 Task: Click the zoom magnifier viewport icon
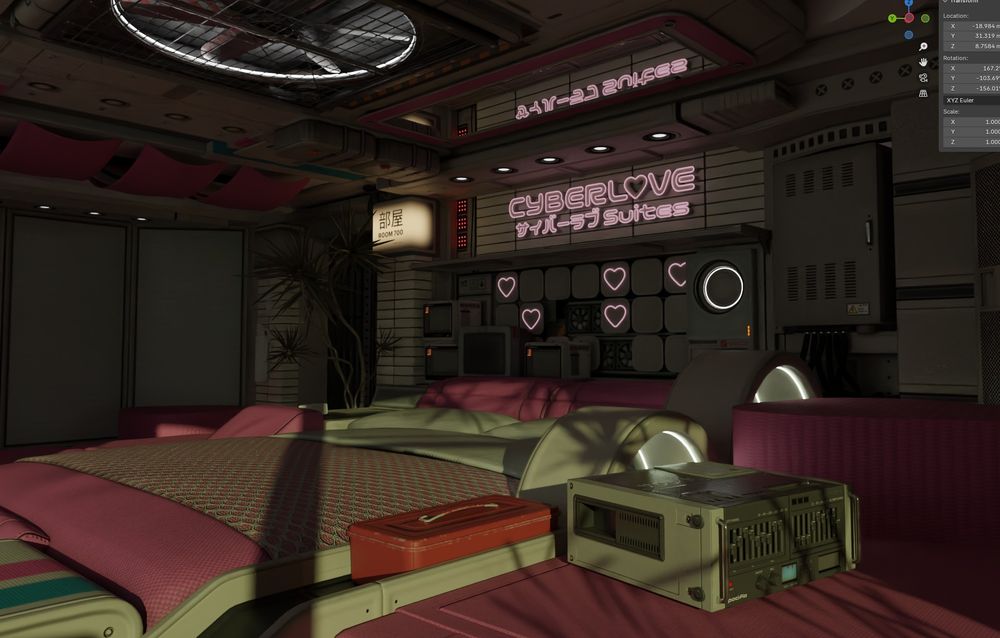pyautogui.click(x=924, y=46)
